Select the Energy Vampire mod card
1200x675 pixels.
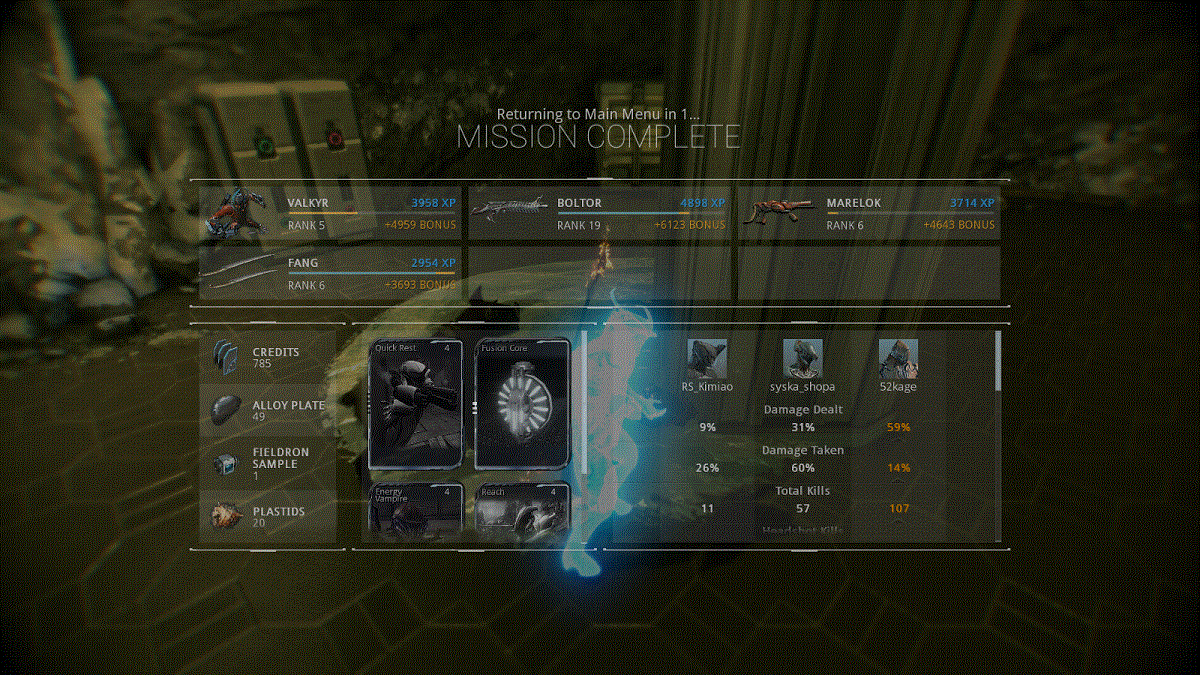[417, 511]
